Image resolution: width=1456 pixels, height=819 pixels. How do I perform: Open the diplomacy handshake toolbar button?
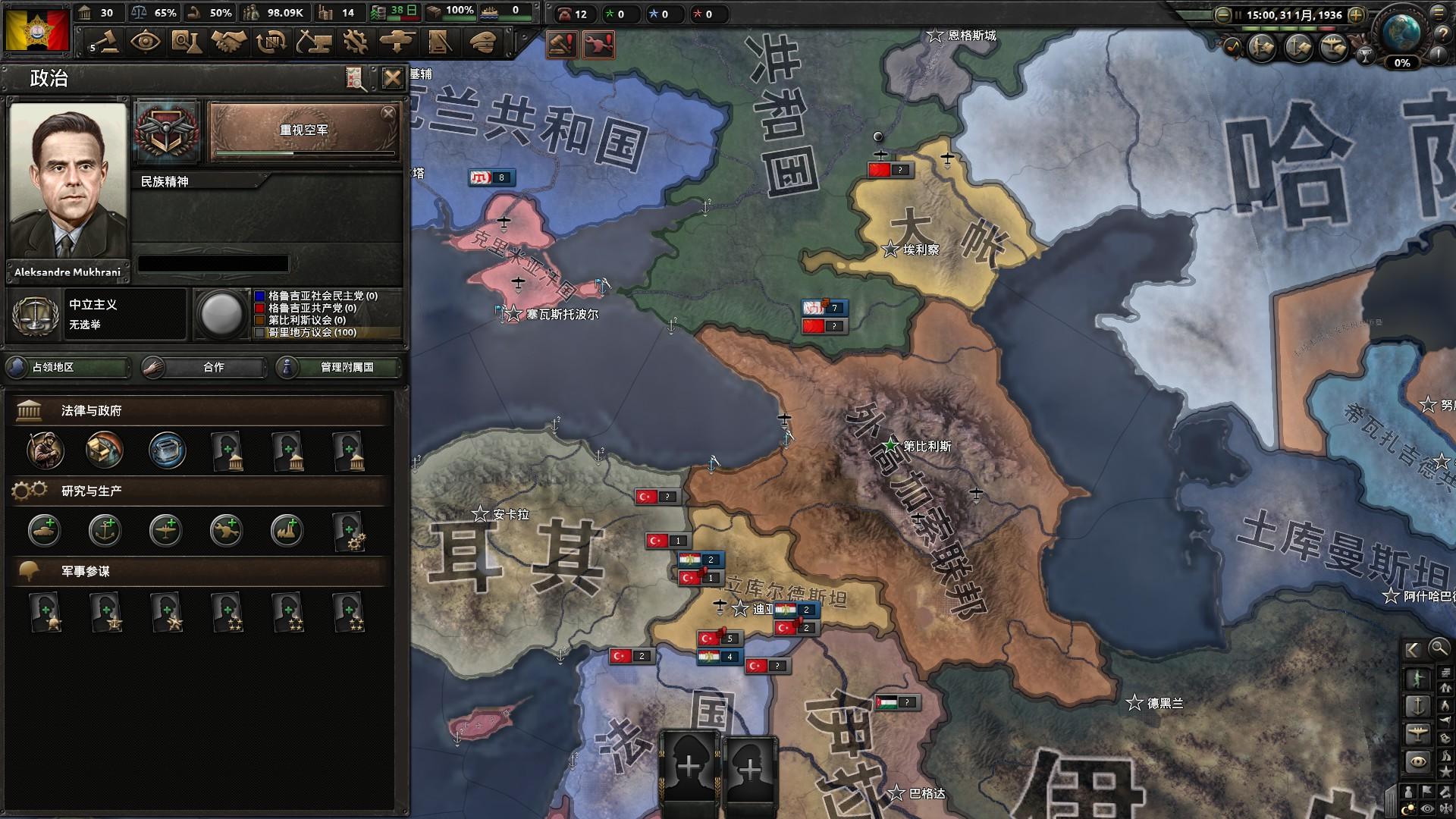[x=228, y=42]
